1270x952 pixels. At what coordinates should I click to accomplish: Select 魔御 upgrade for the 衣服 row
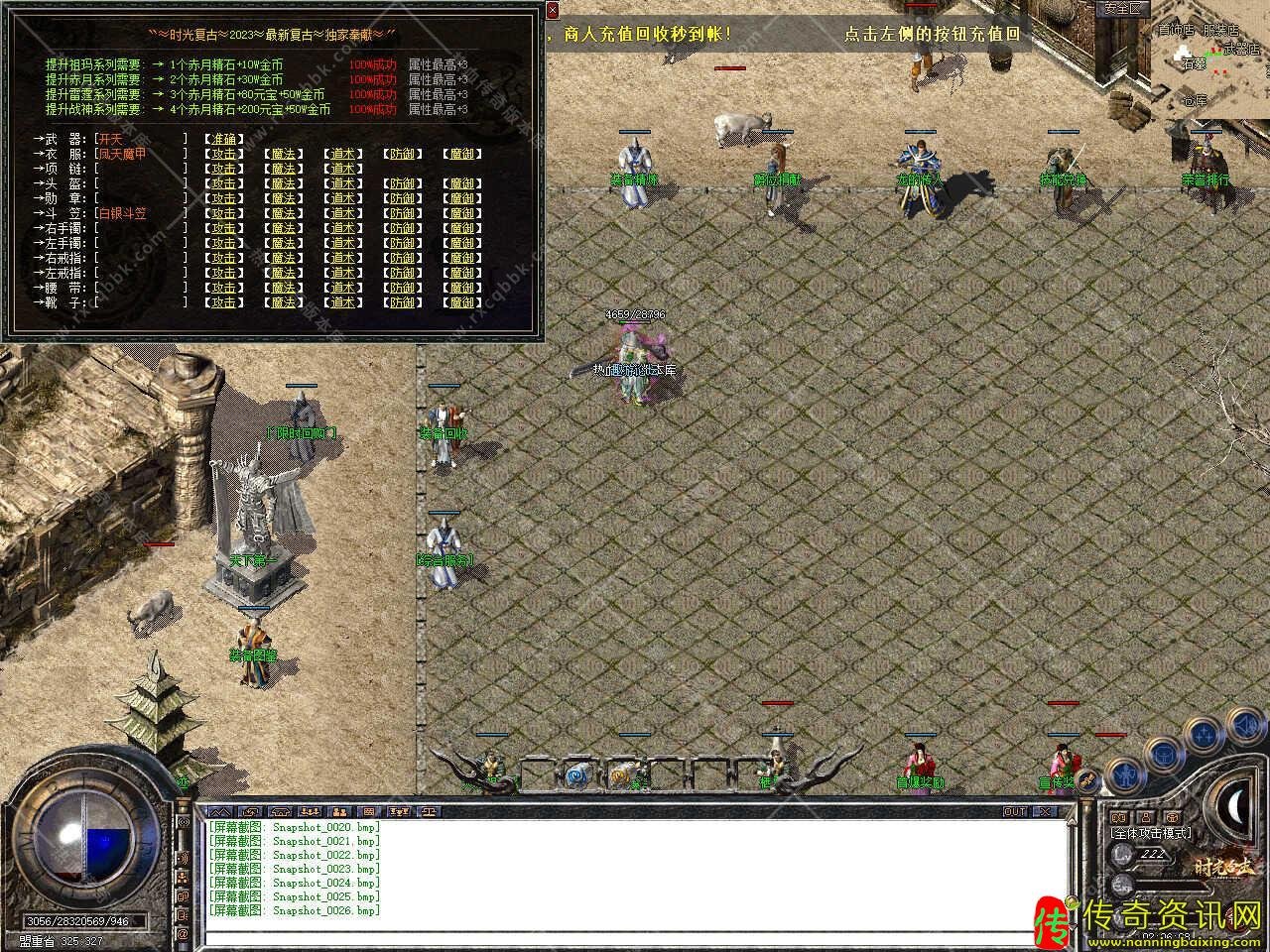(462, 154)
